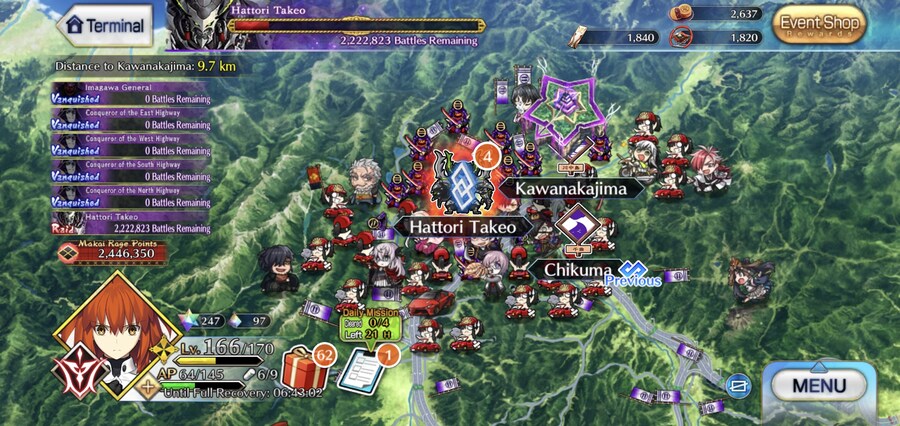The height and width of the screenshot is (426, 900).
Task: Select the Hattori Takeo raid node
Action: (x=461, y=184)
